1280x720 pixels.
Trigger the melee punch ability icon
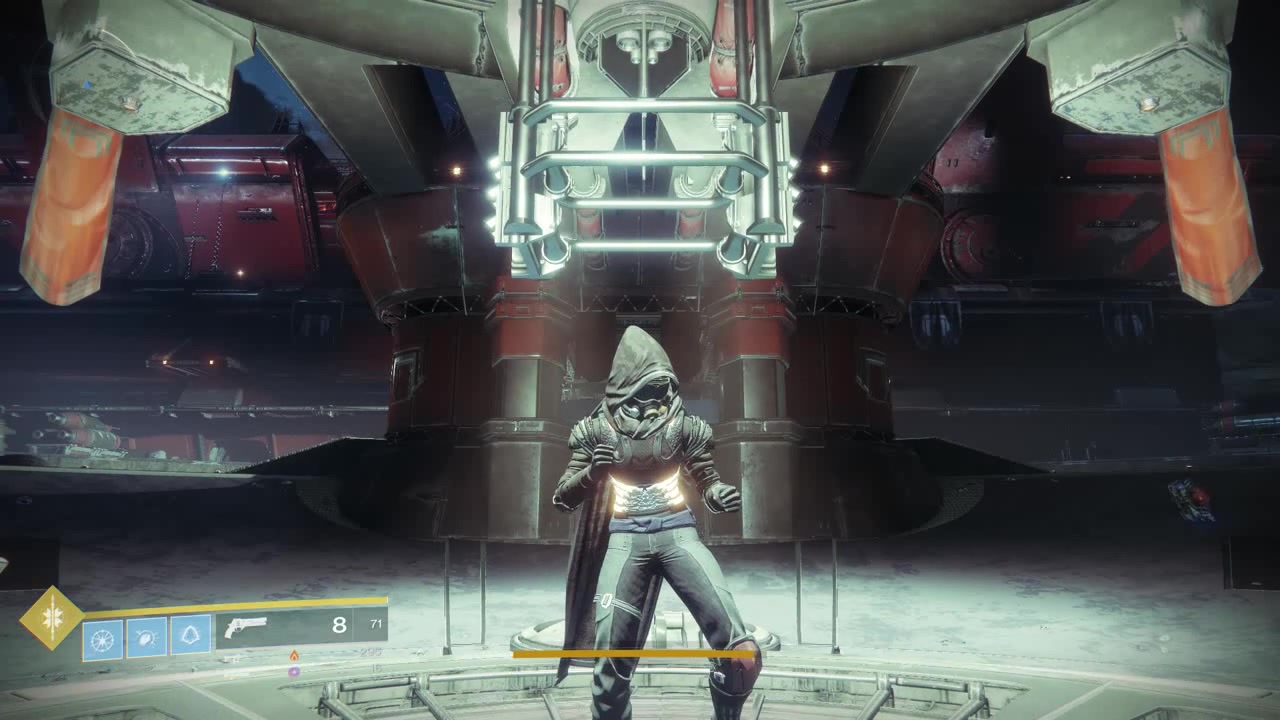(x=146, y=637)
